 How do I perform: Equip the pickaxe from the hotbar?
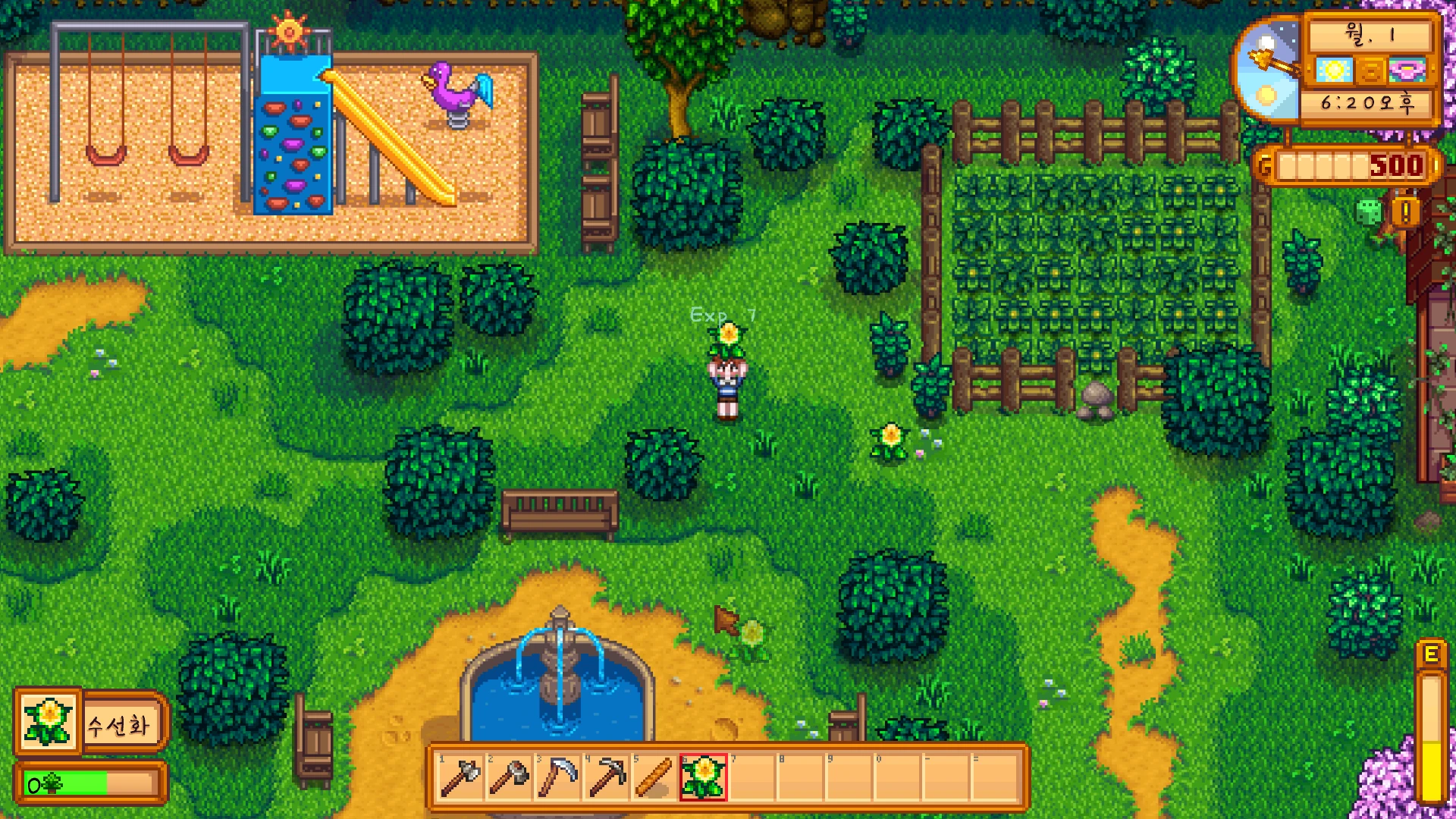[606, 777]
